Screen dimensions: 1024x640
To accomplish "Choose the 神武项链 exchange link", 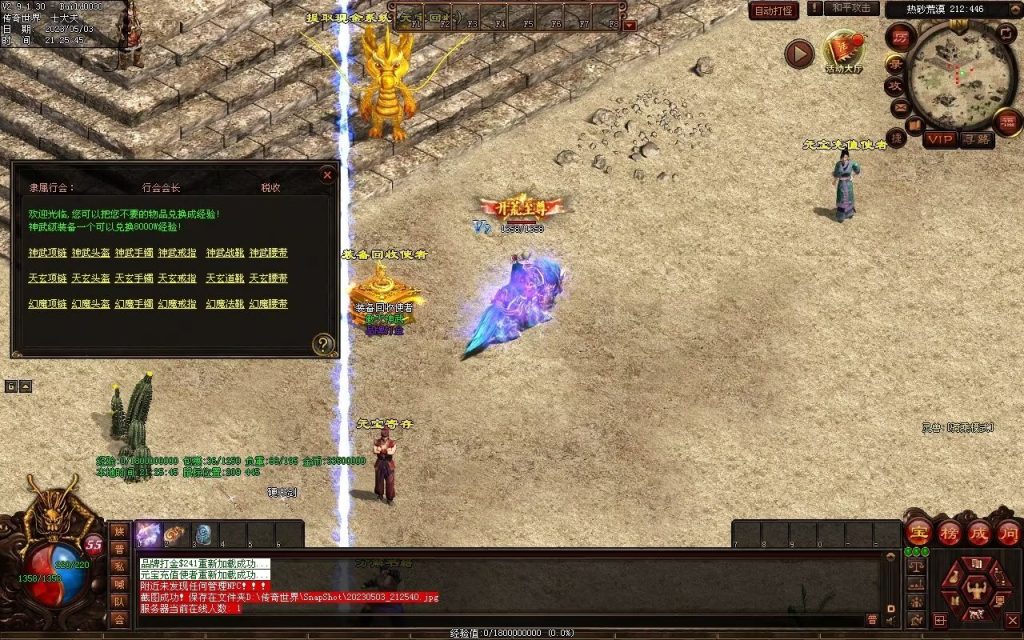I will point(46,253).
